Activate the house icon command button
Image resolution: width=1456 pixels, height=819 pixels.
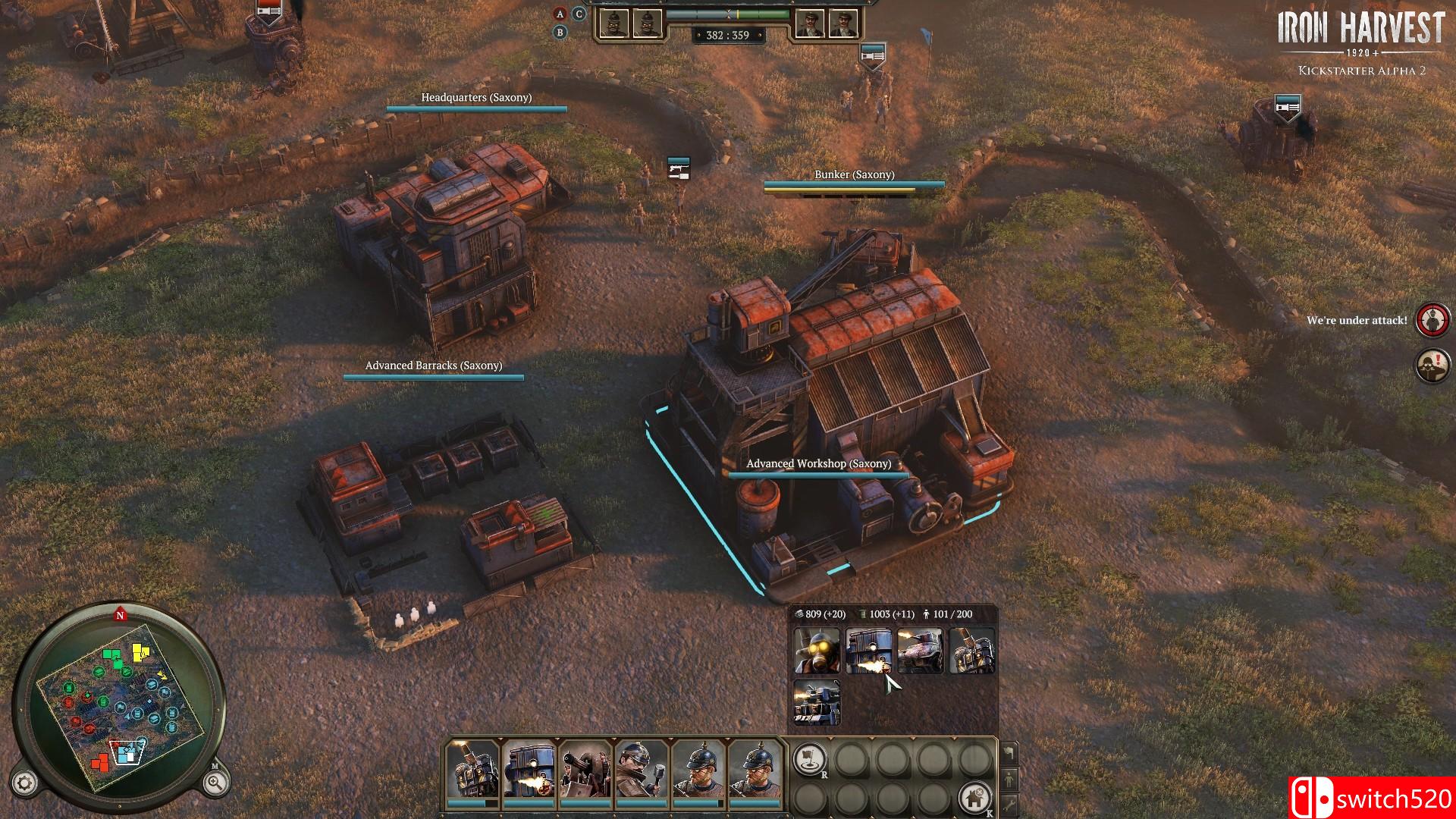(974, 797)
